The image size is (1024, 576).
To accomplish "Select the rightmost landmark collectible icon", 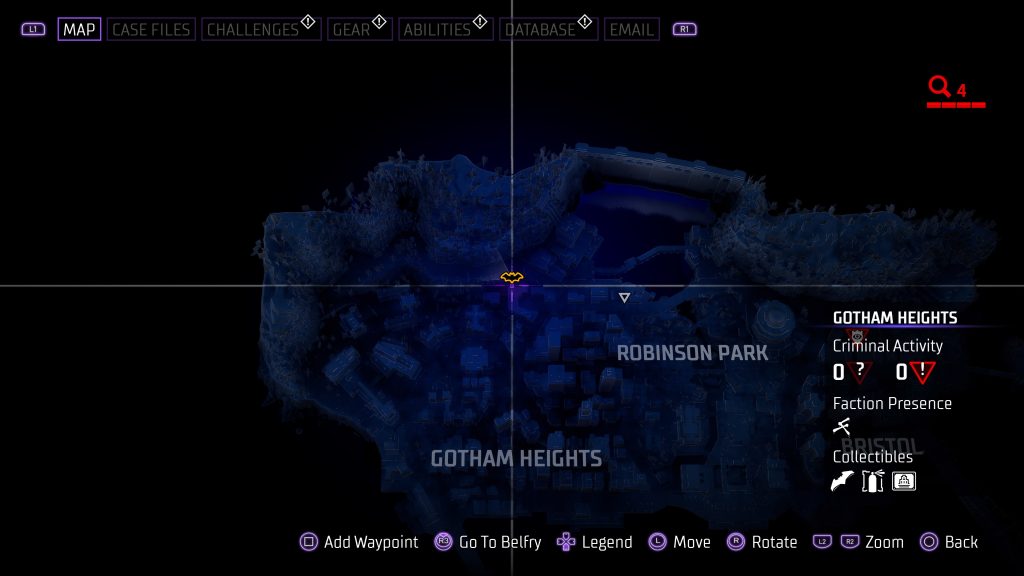I will (904, 481).
